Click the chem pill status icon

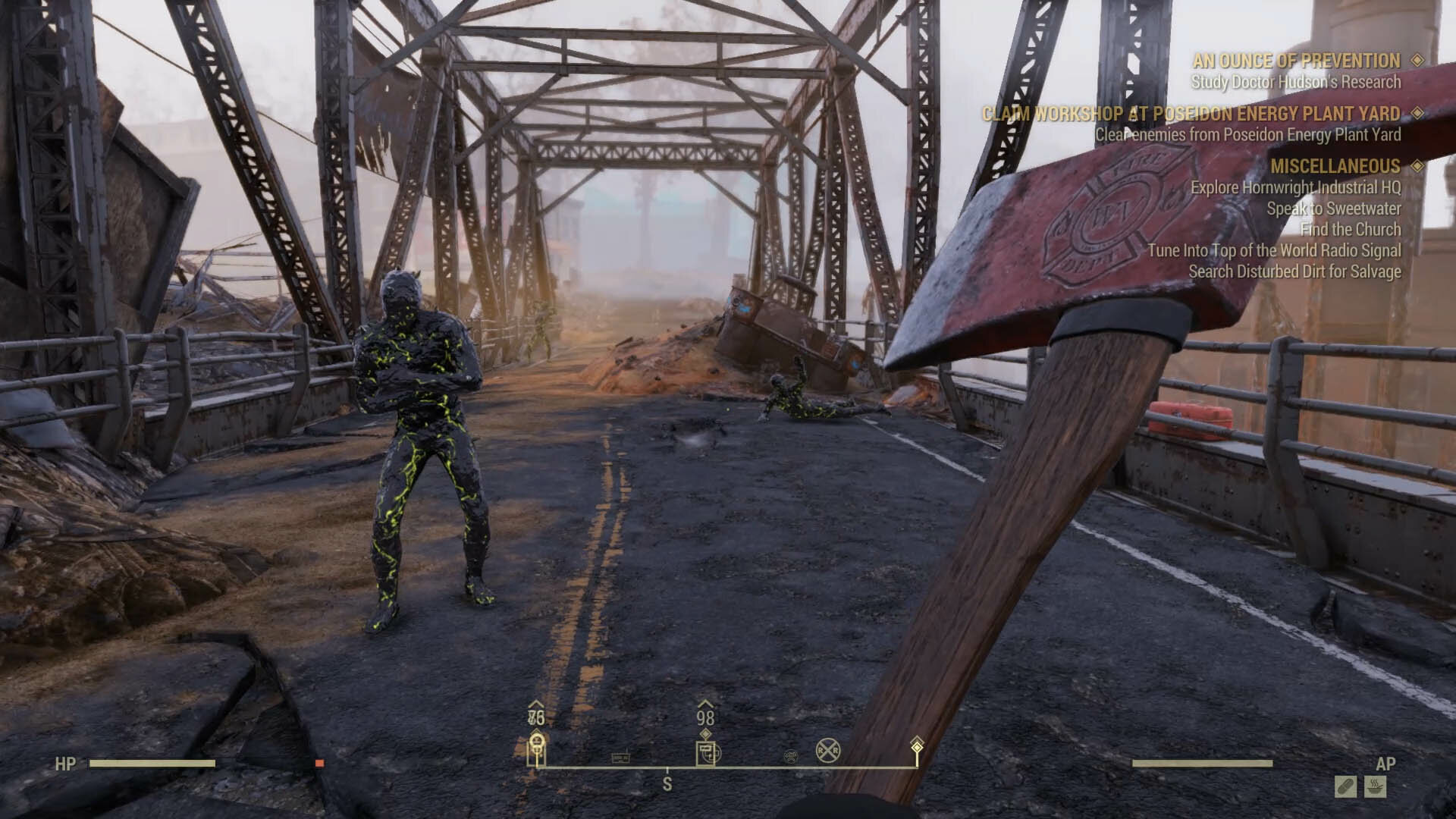pyautogui.click(x=1346, y=786)
